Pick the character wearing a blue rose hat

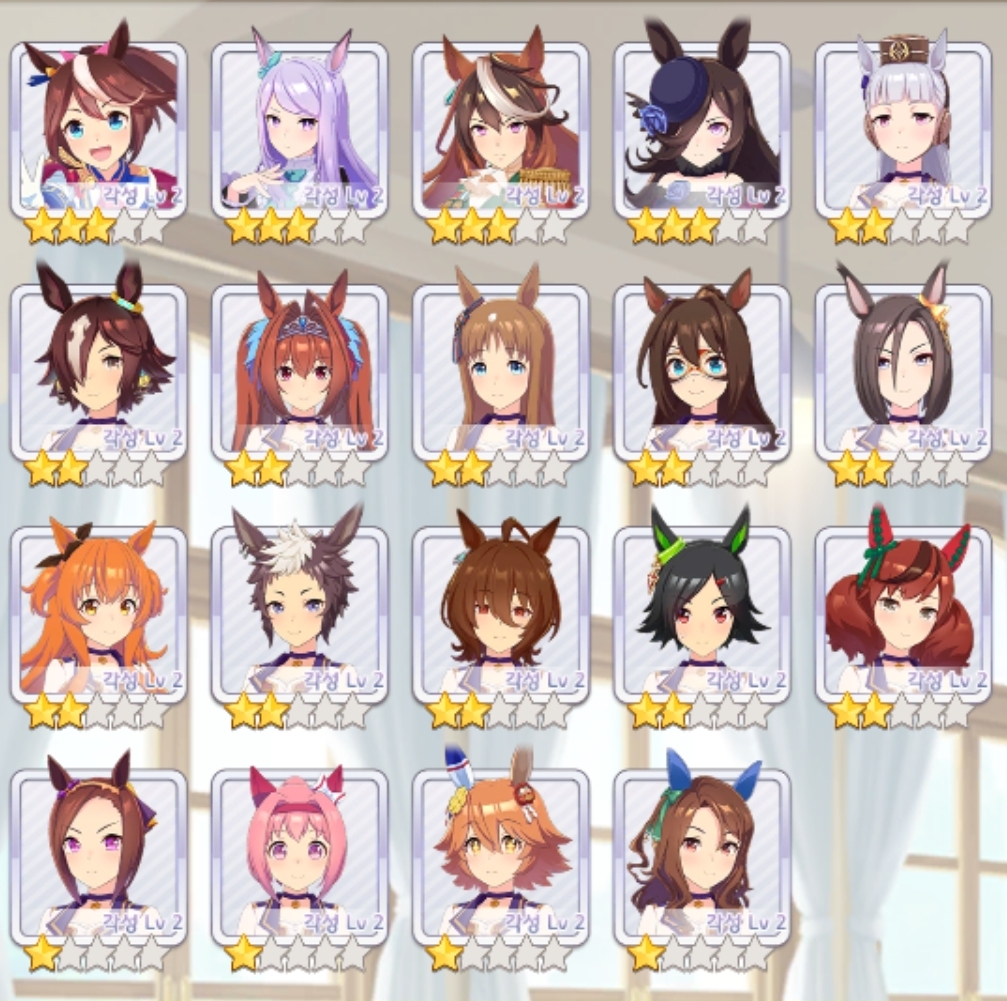[x=702, y=130]
